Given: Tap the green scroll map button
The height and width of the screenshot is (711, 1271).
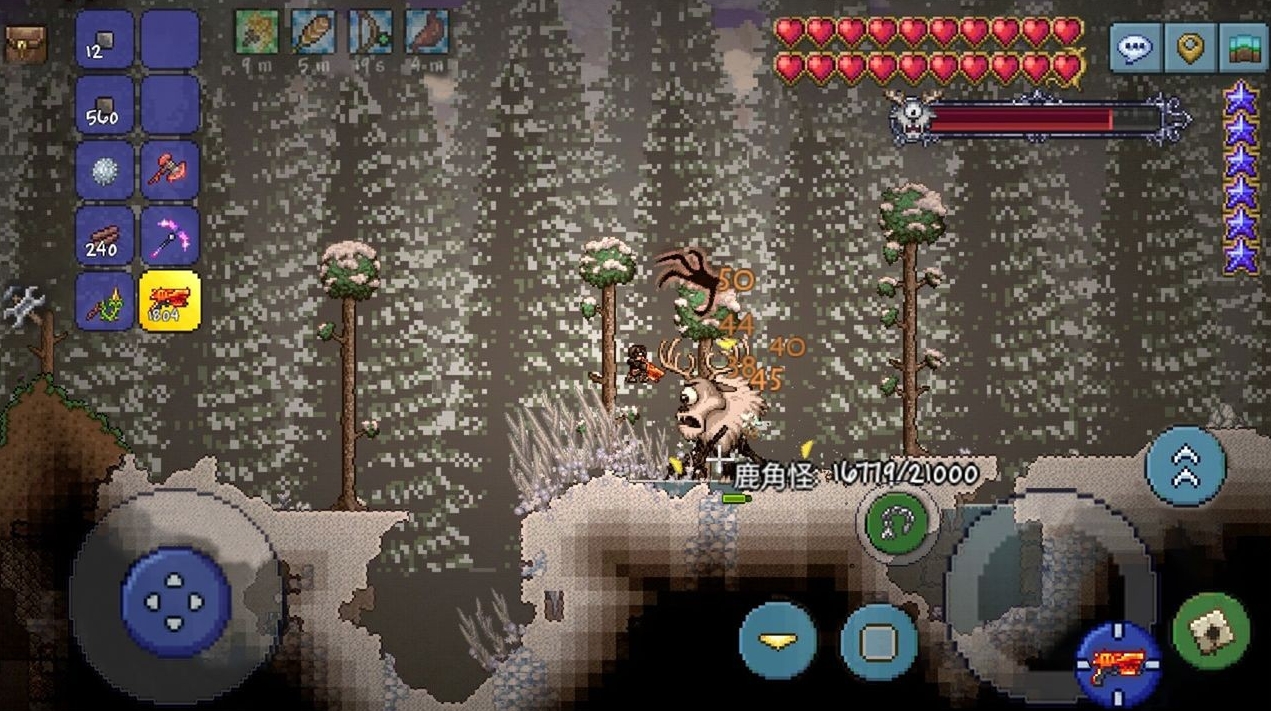Looking at the screenshot, I should [x=1211, y=631].
